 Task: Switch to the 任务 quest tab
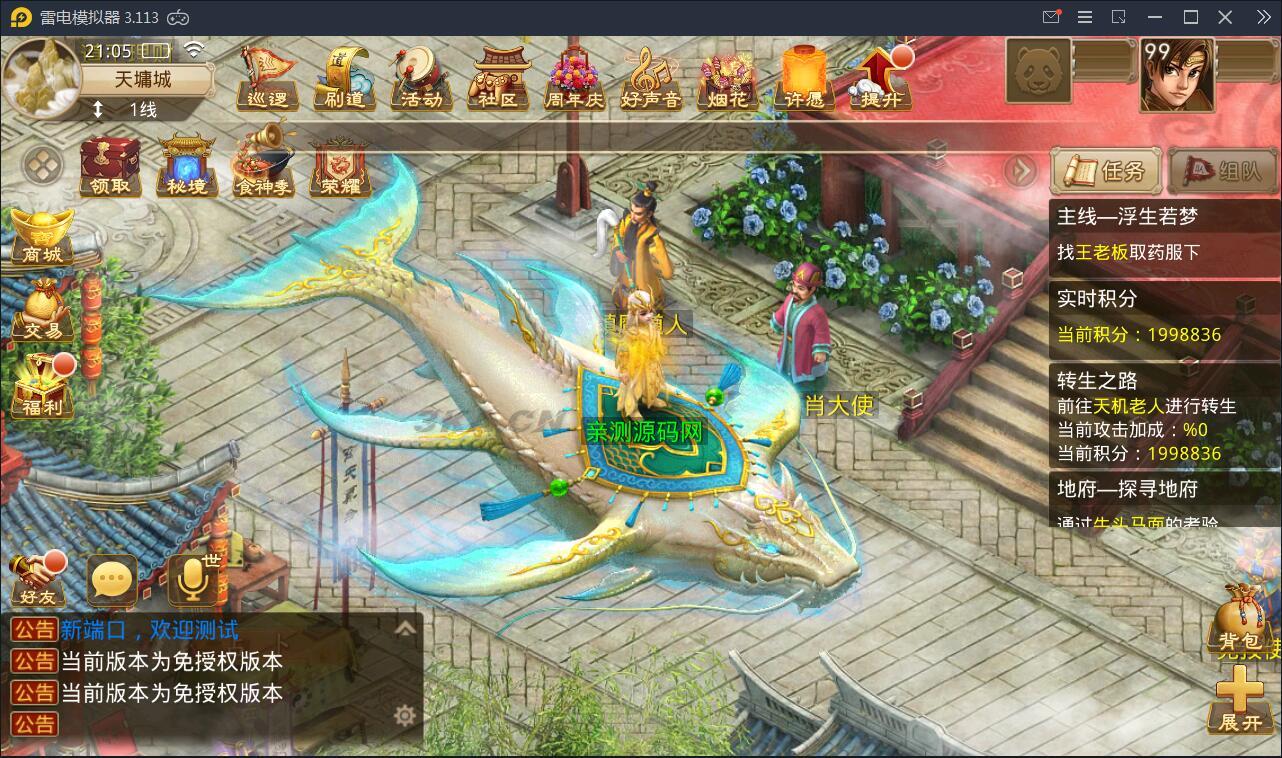(x=1106, y=171)
